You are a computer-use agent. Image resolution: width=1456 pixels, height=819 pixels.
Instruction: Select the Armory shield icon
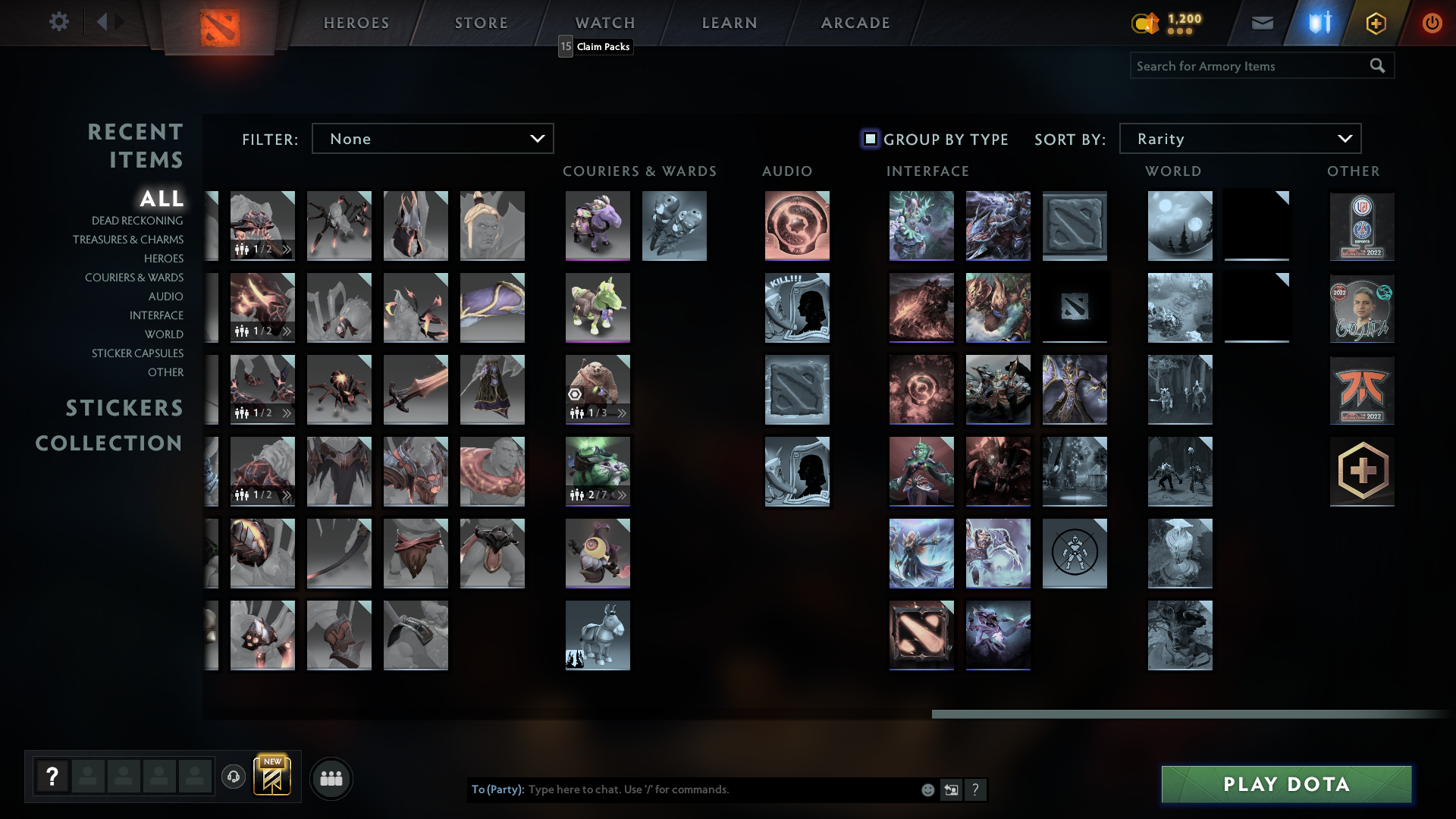[x=1317, y=22]
